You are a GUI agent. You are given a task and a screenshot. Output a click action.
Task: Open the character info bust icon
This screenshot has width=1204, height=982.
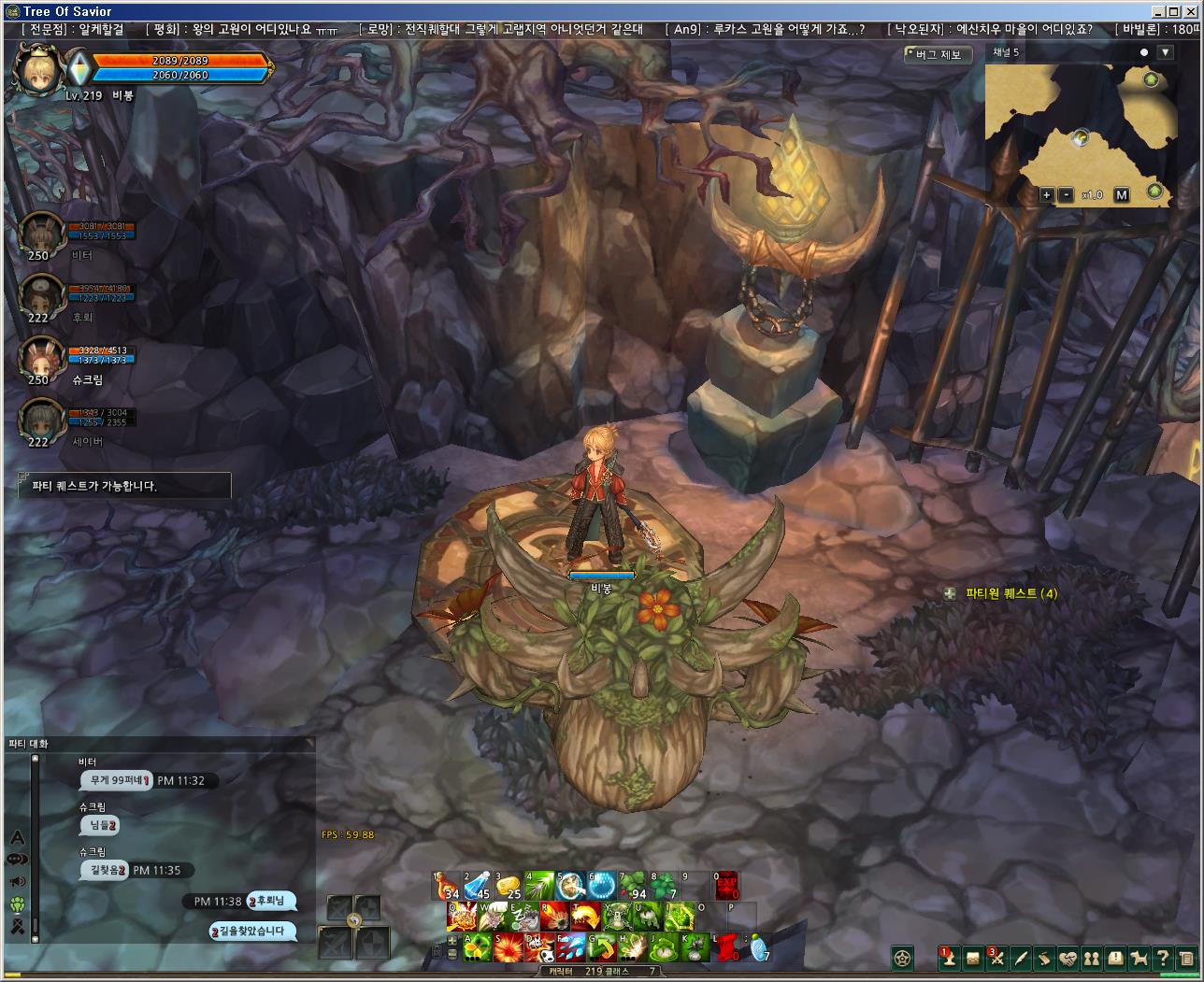(x=949, y=958)
